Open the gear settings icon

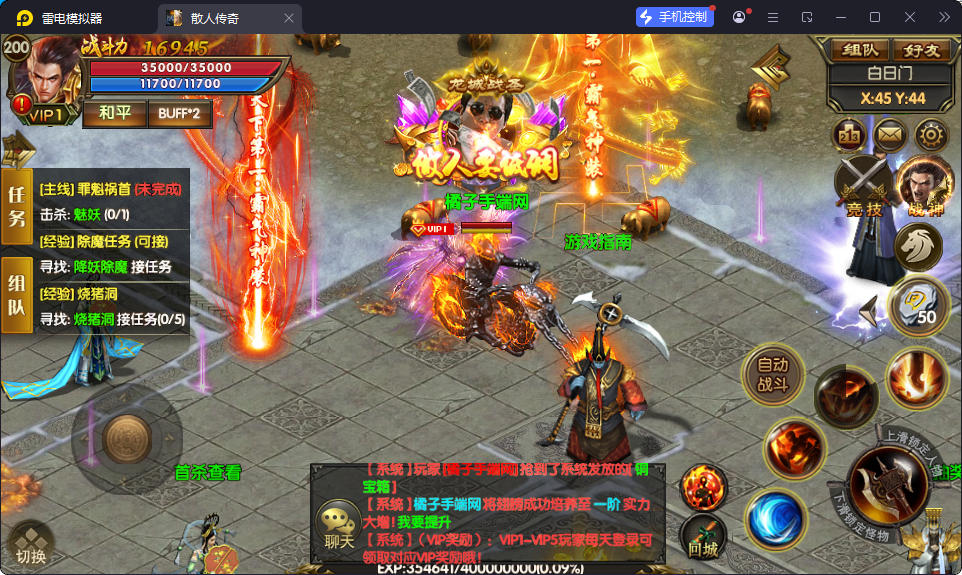pyautogui.click(x=931, y=135)
